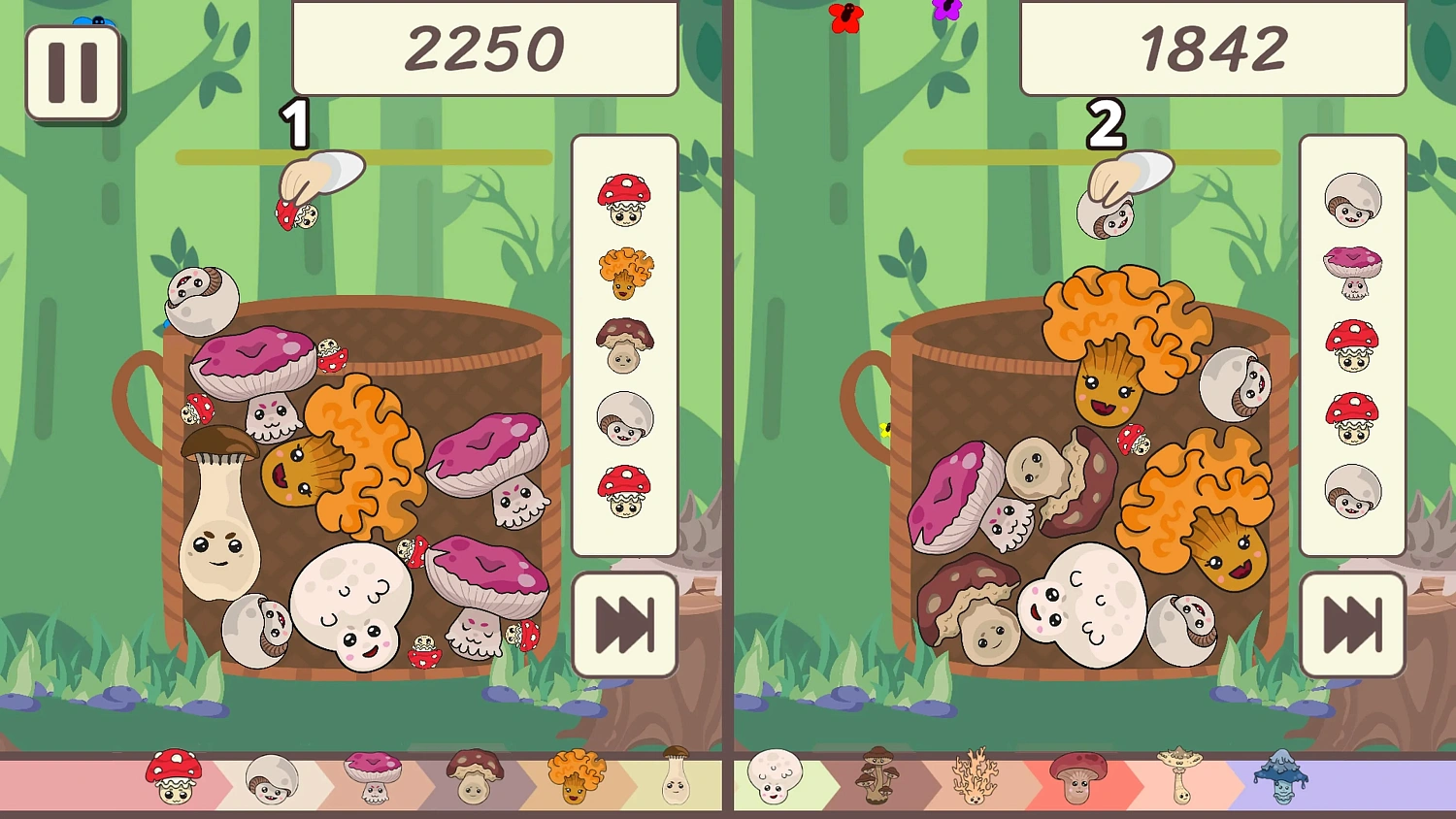Click the player 2 number label
Image resolution: width=1456 pixels, height=819 pixels.
[1107, 123]
